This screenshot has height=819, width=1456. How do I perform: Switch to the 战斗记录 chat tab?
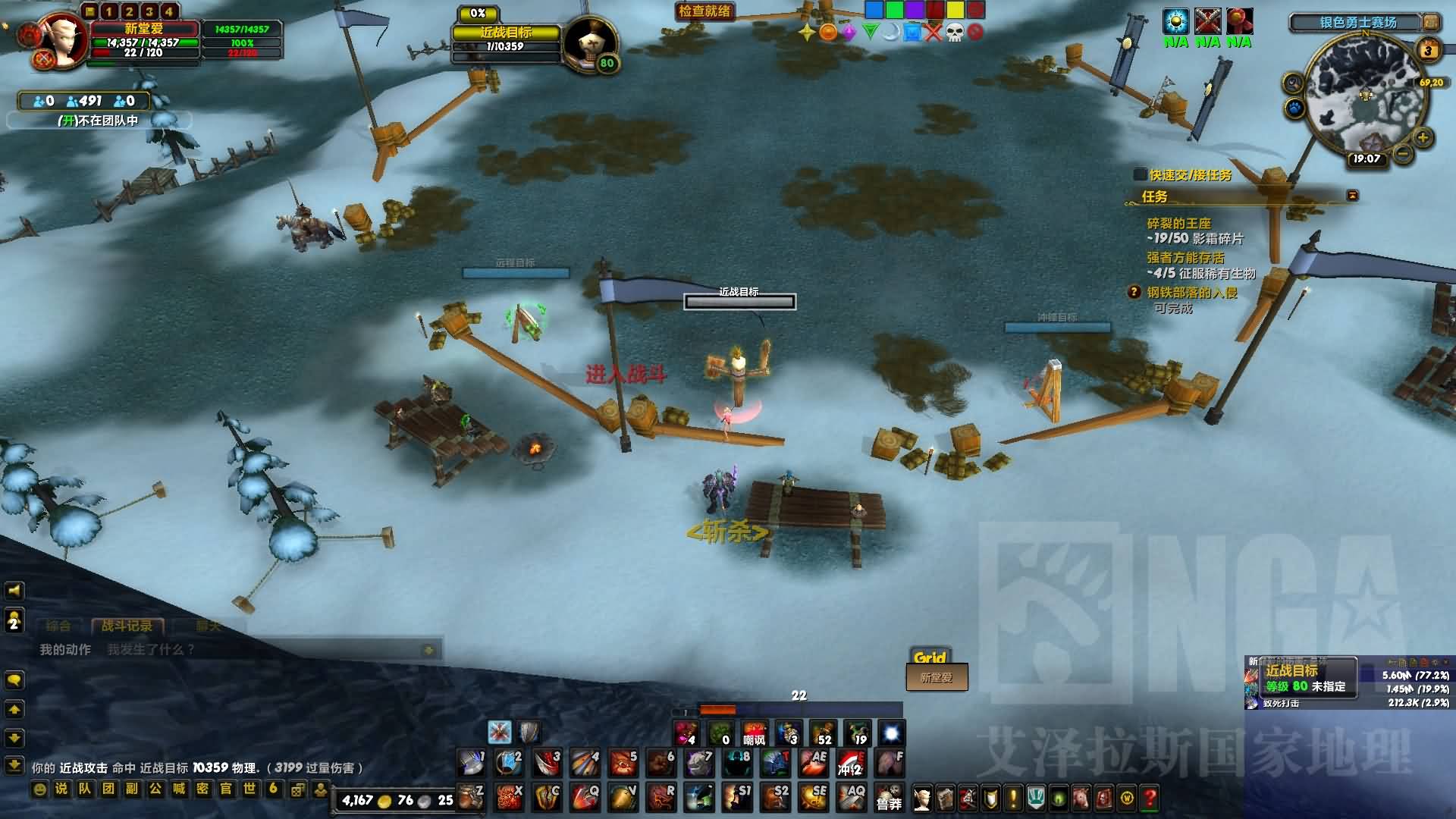(x=127, y=626)
